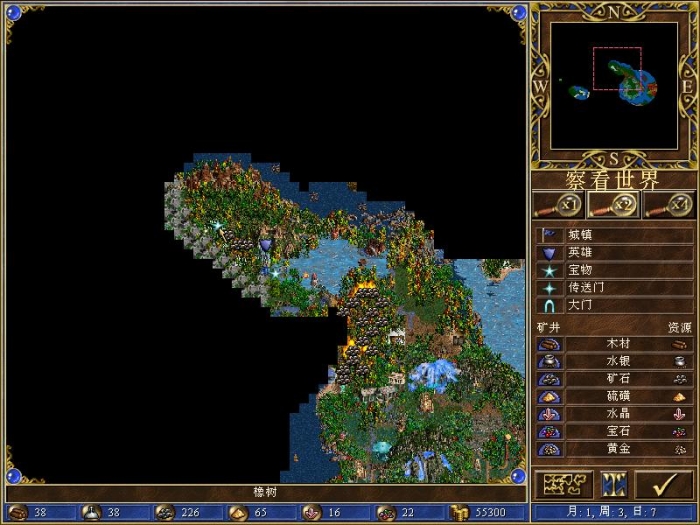700x525 pixels.
Task: Select the 木材 wood resource row
Action: pos(614,344)
